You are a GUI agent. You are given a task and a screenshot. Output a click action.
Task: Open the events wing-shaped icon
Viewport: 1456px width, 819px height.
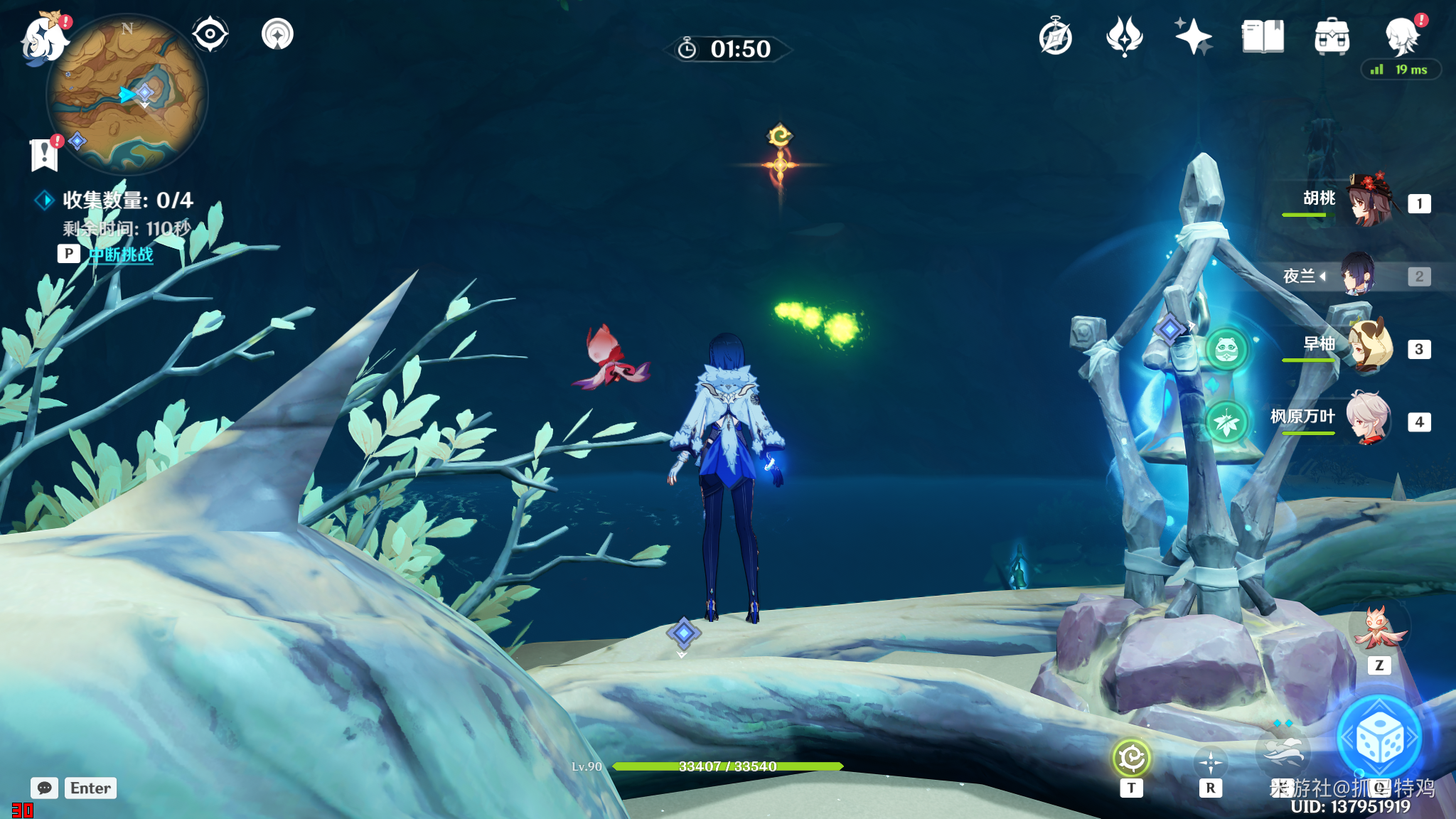click(1124, 37)
